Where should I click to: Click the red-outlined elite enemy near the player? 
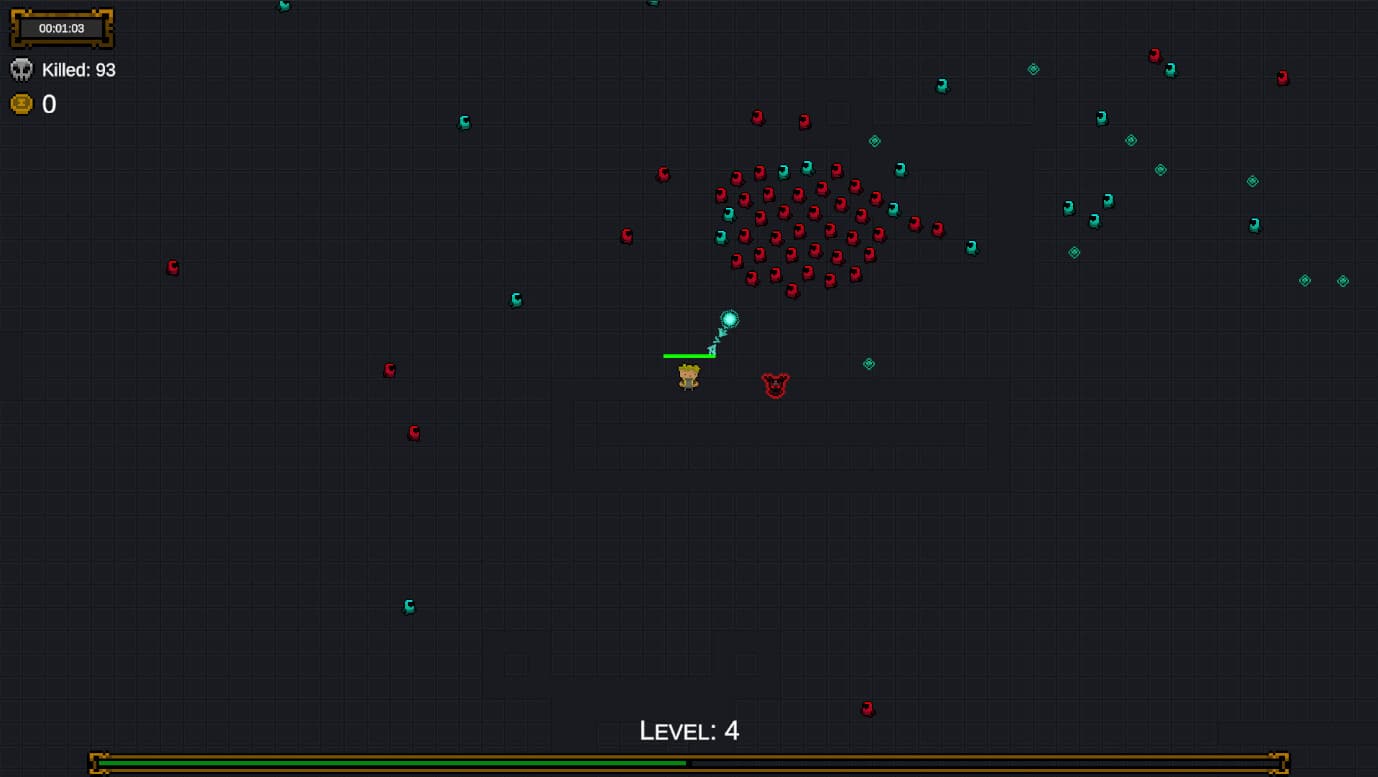pyautogui.click(x=777, y=385)
